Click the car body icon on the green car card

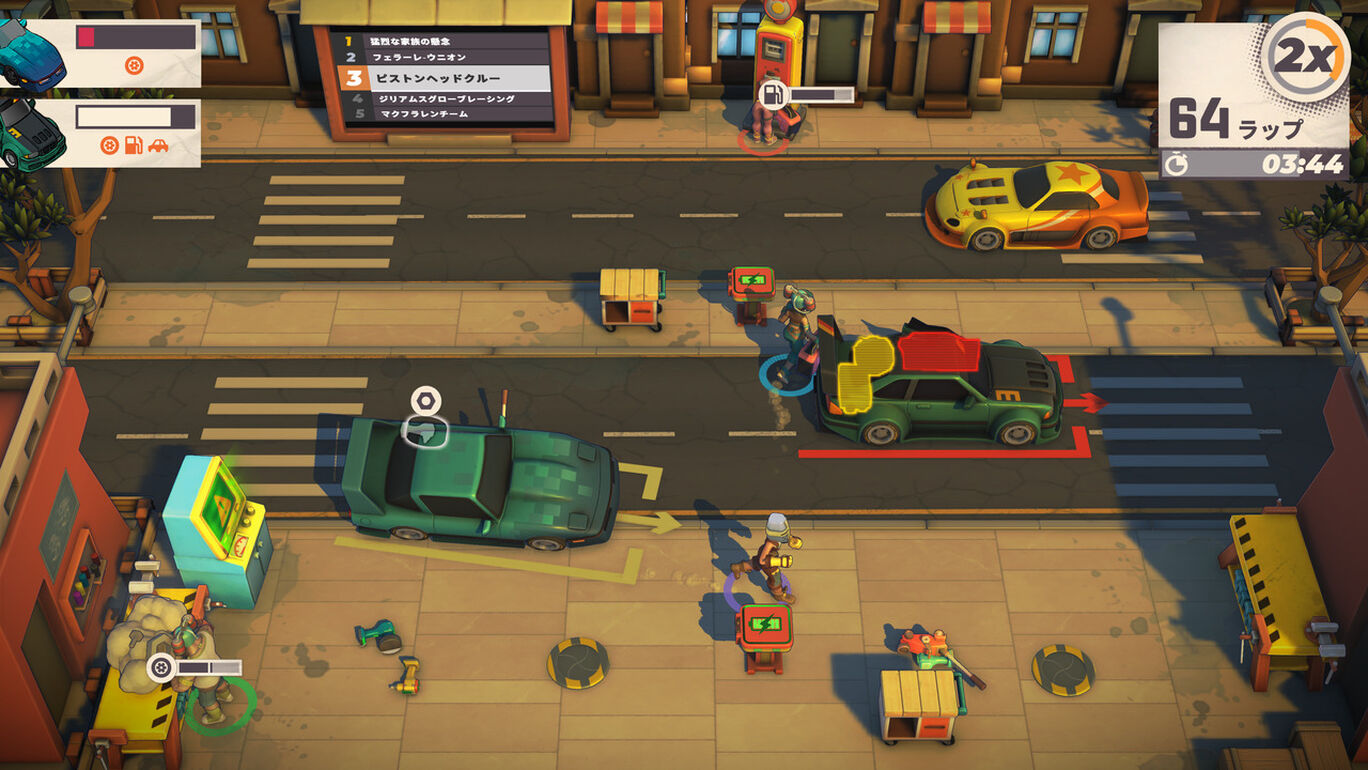(x=158, y=146)
